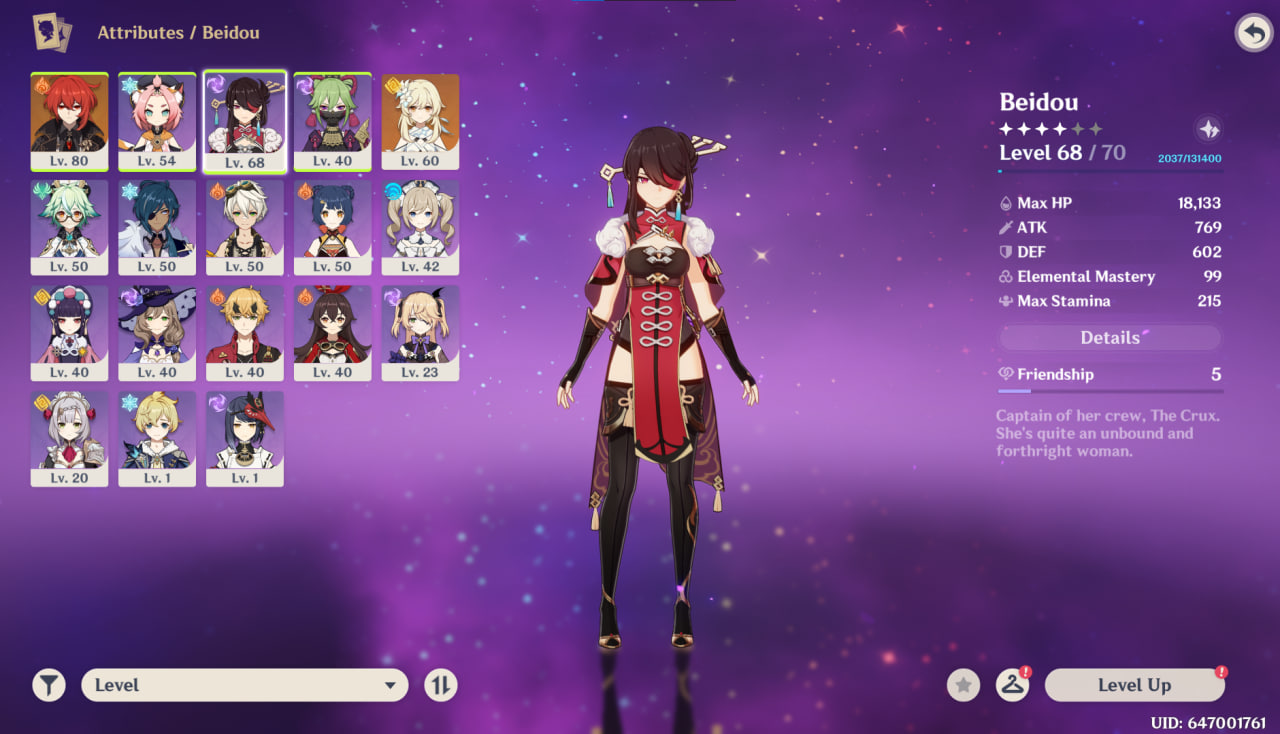Select Sucrose's character portrait
The height and width of the screenshot is (734, 1280).
click(x=69, y=227)
